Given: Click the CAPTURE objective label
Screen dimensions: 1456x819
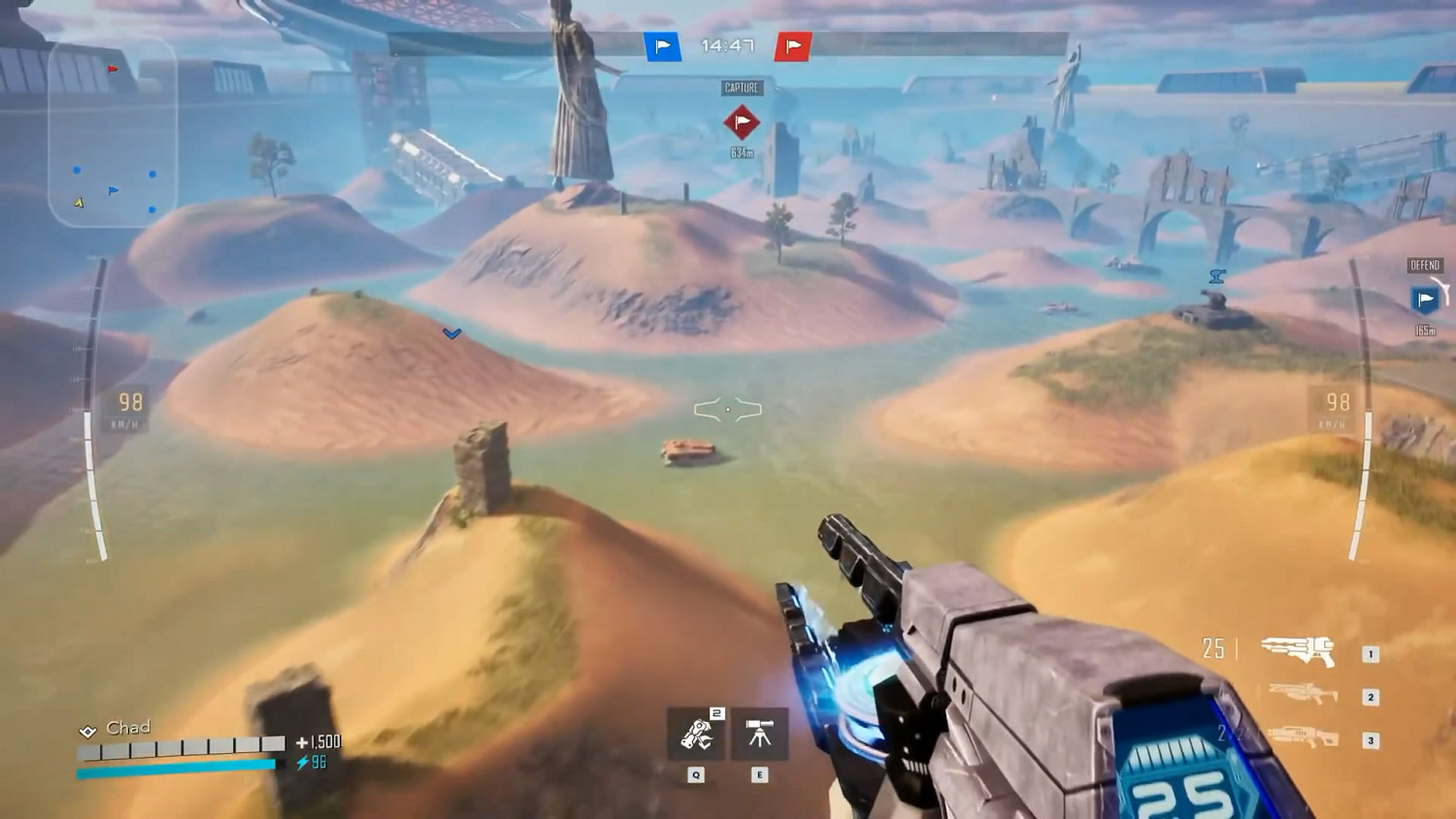Looking at the screenshot, I should point(742,86).
